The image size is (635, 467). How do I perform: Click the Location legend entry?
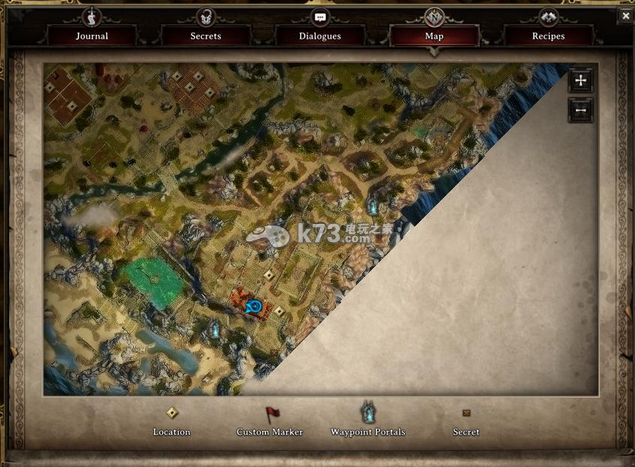[172, 420]
